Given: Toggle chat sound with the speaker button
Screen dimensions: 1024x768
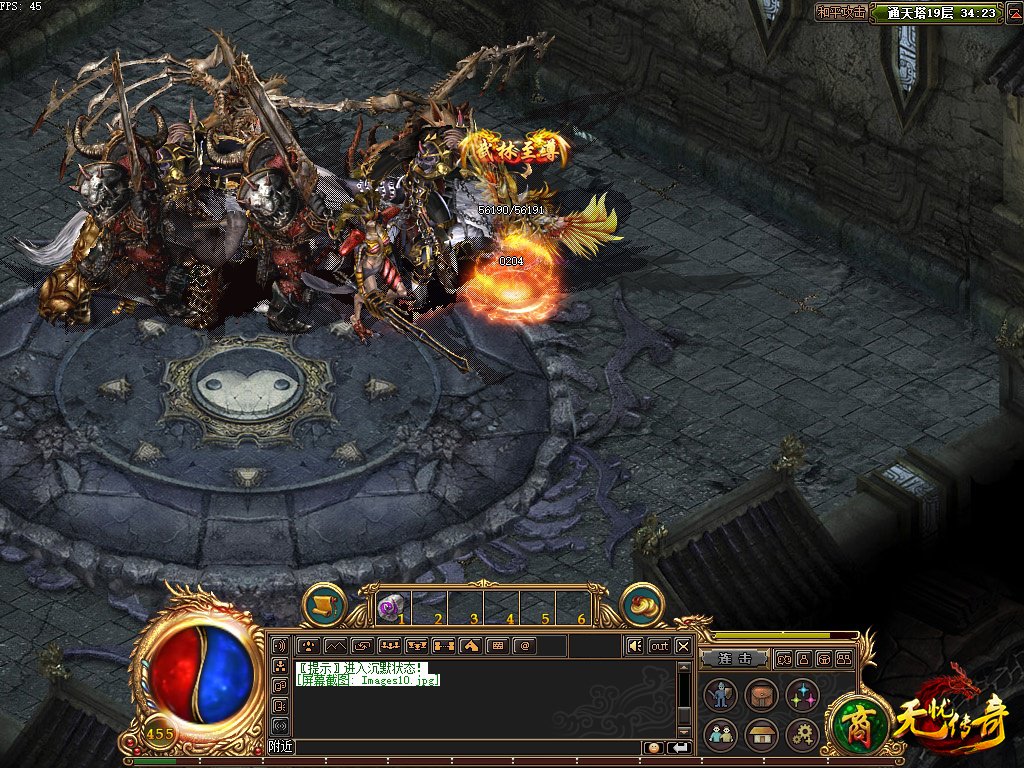Looking at the screenshot, I should pyautogui.click(x=634, y=646).
